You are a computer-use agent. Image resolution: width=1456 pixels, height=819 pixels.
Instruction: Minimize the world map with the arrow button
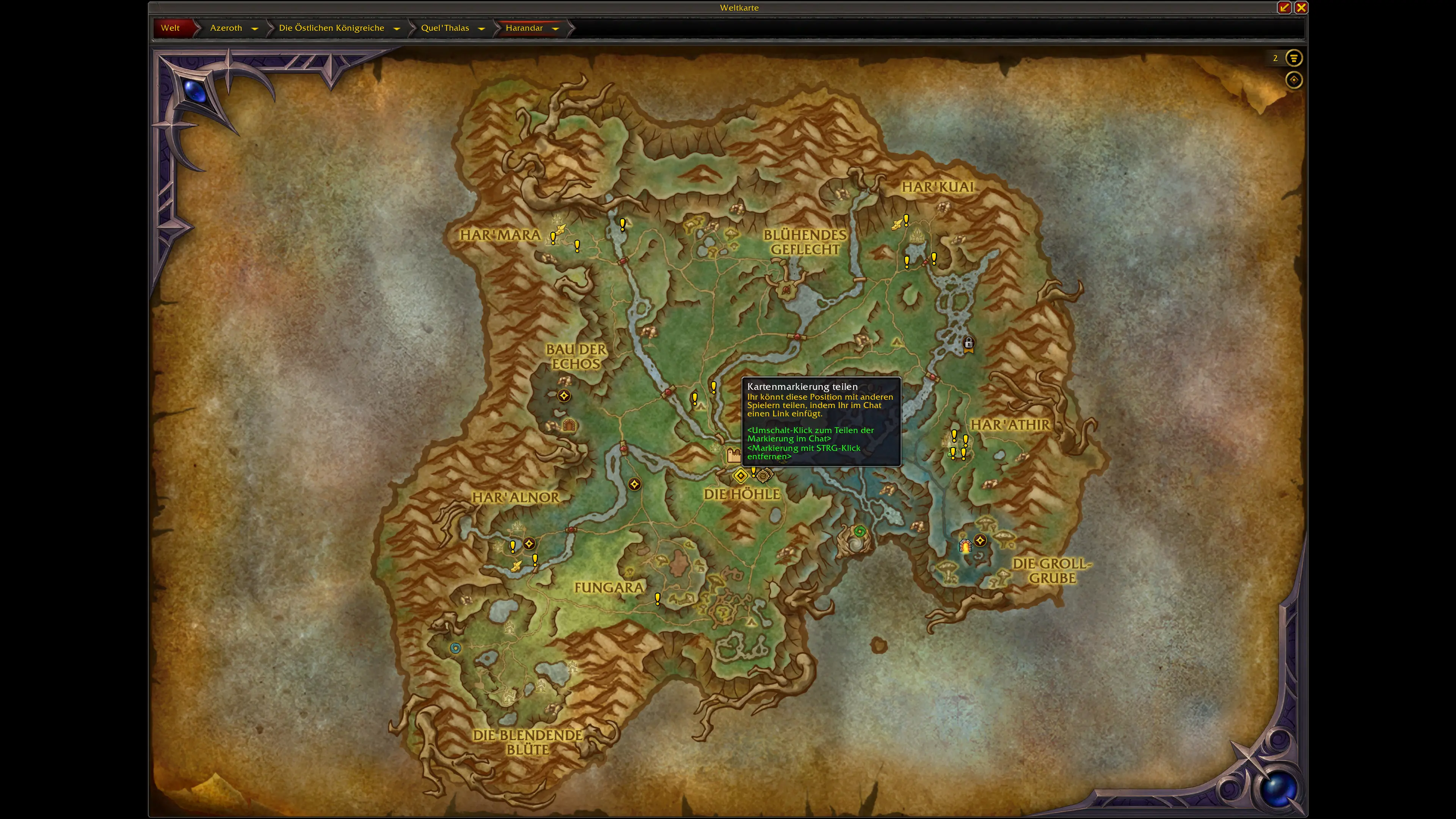[x=1284, y=7]
